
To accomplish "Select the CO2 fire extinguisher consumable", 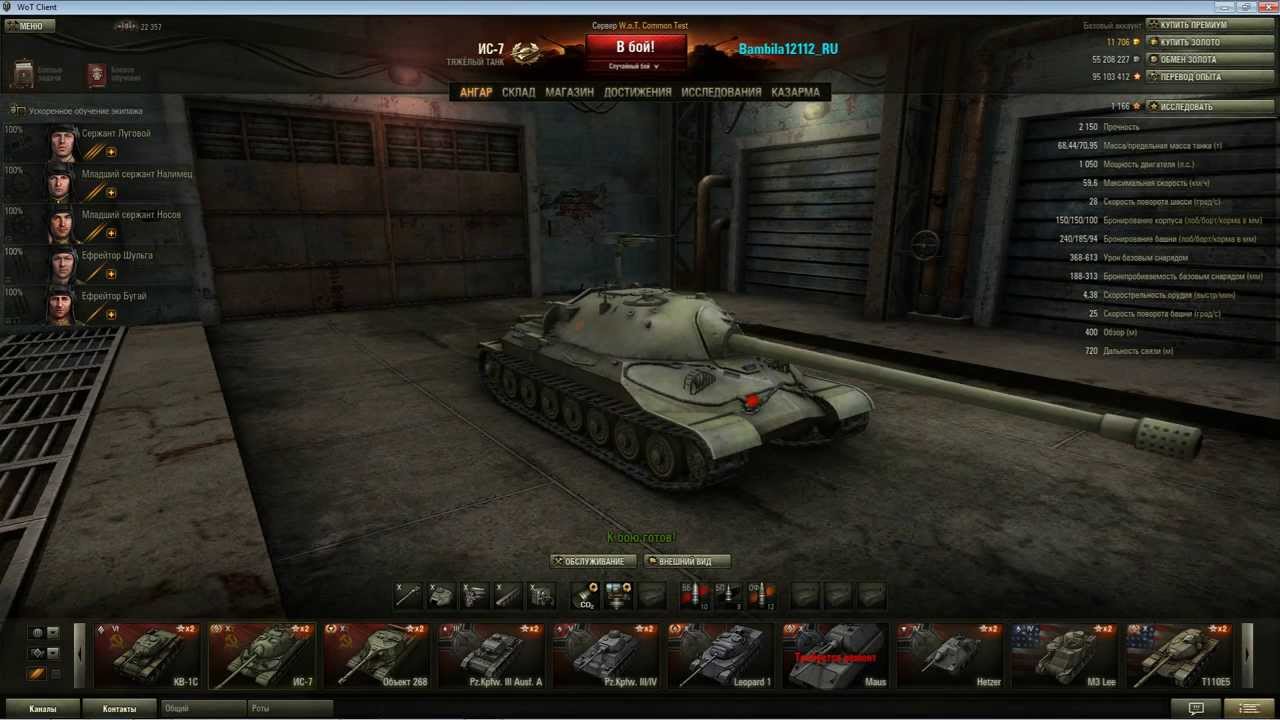I will [588, 596].
